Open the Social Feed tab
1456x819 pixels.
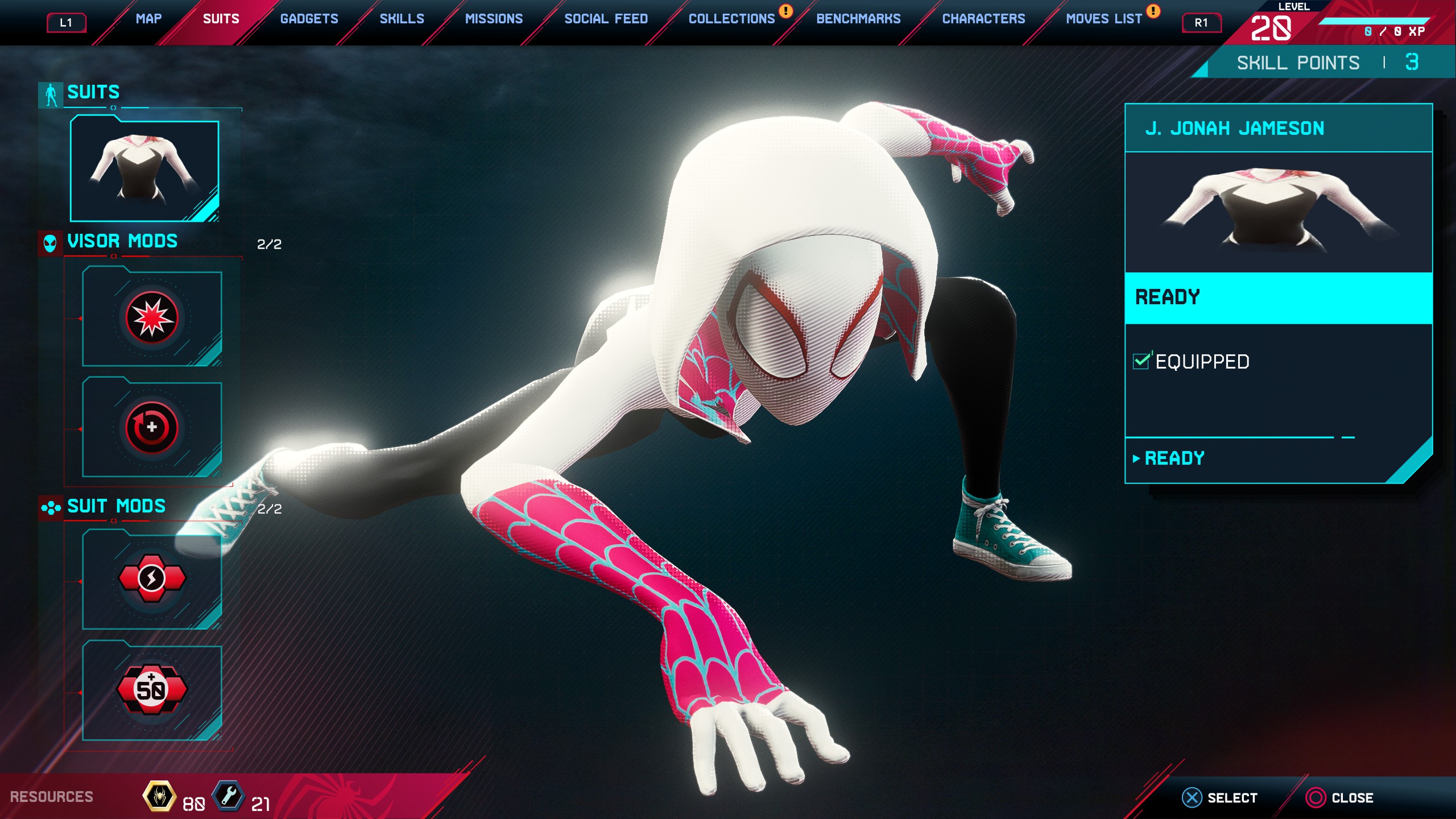point(606,19)
